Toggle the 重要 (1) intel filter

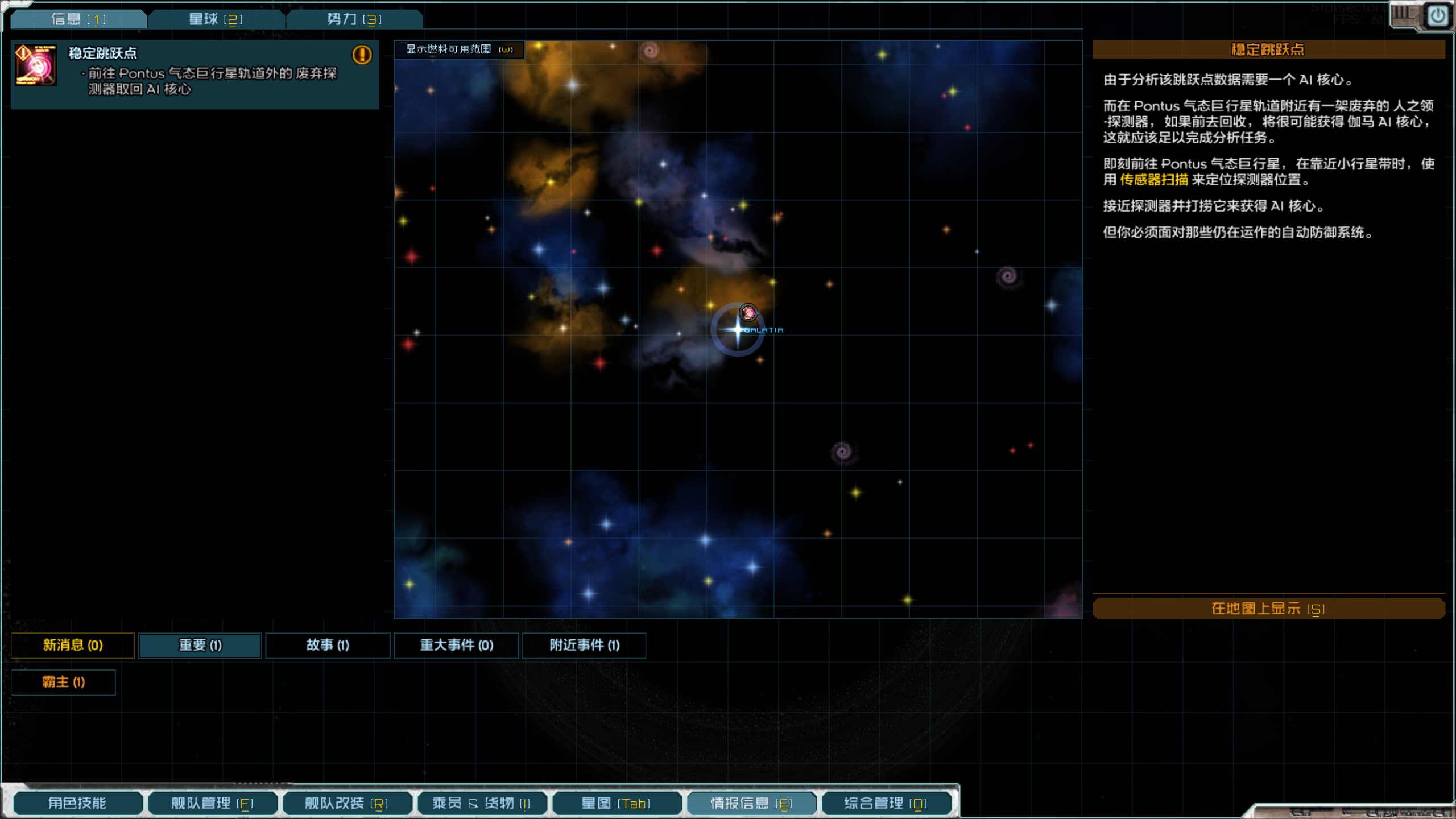pos(199,646)
